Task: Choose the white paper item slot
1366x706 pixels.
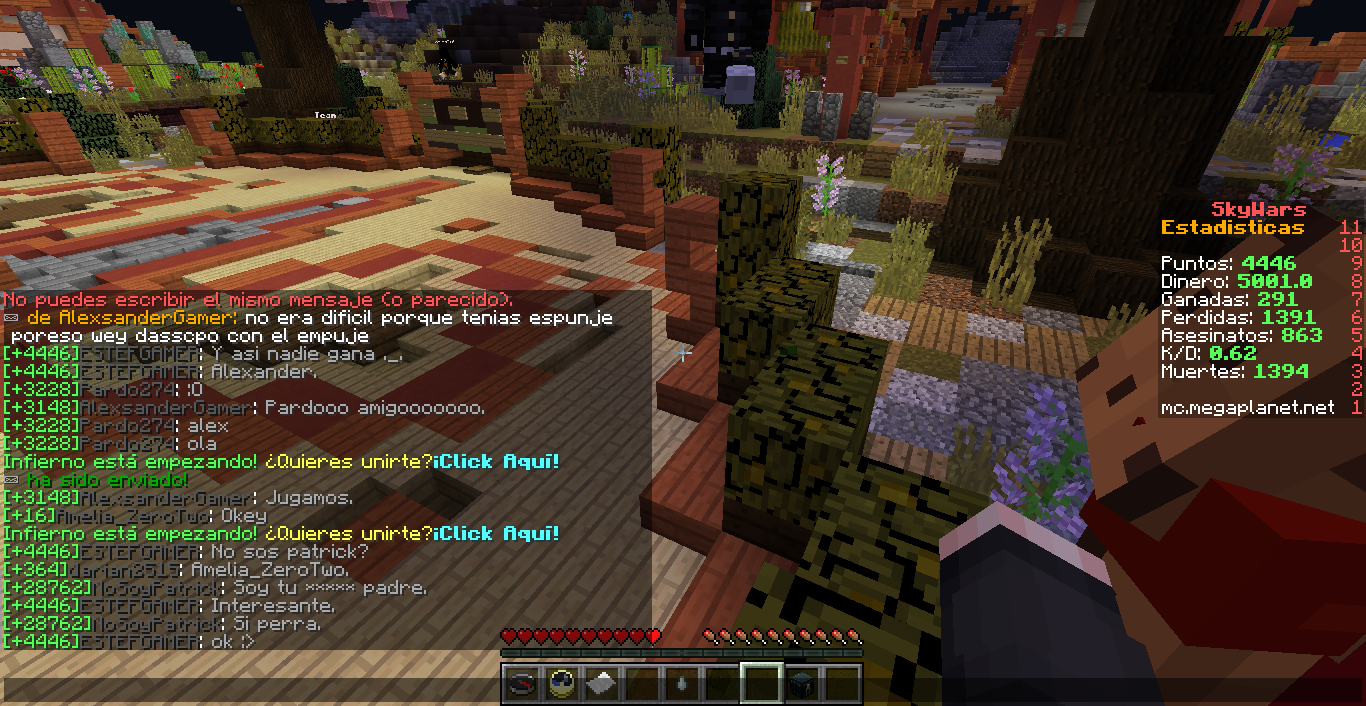Action: (x=601, y=684)
